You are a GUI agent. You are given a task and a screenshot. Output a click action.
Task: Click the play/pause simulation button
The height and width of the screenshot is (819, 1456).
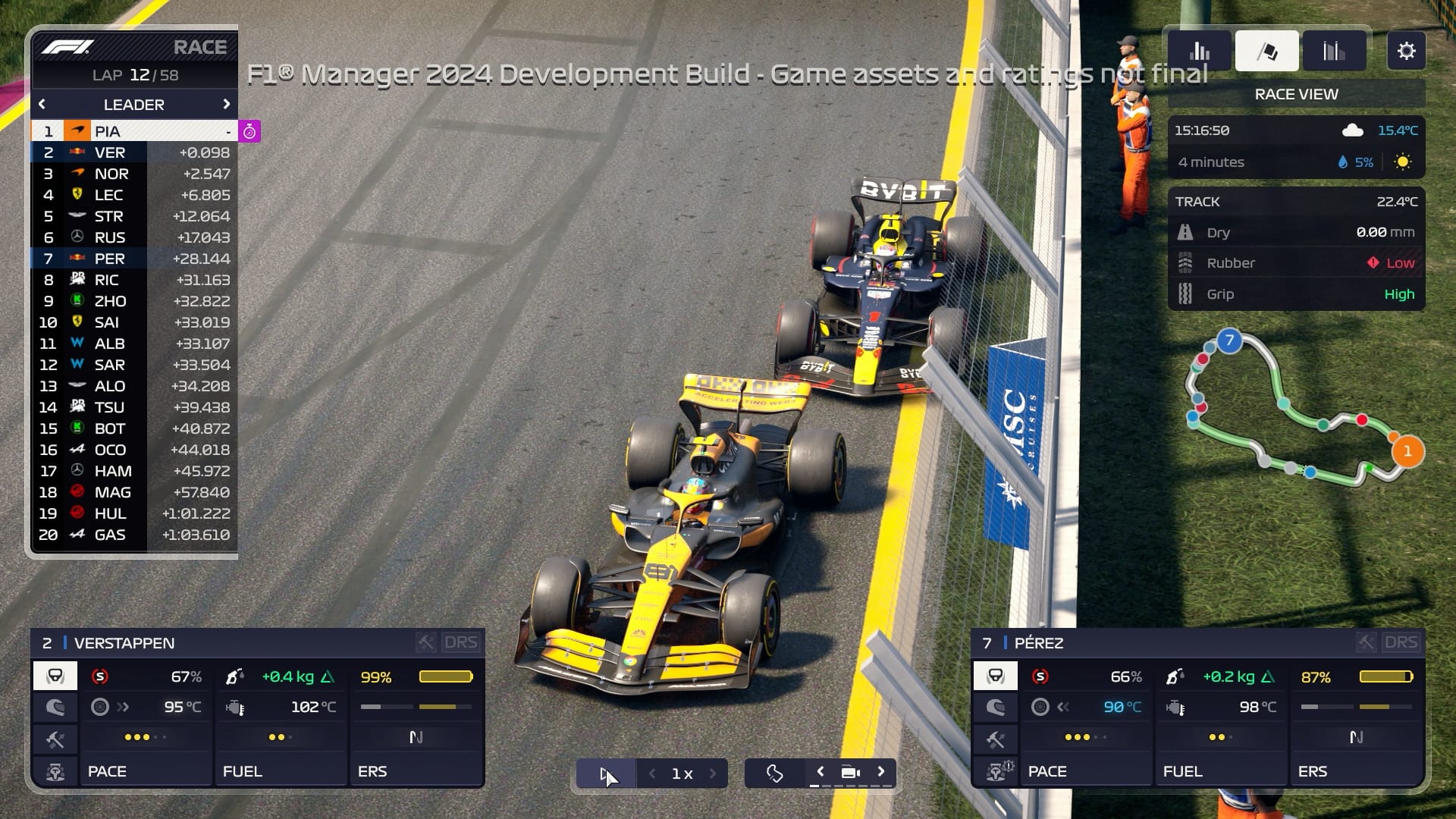[605, 773]
